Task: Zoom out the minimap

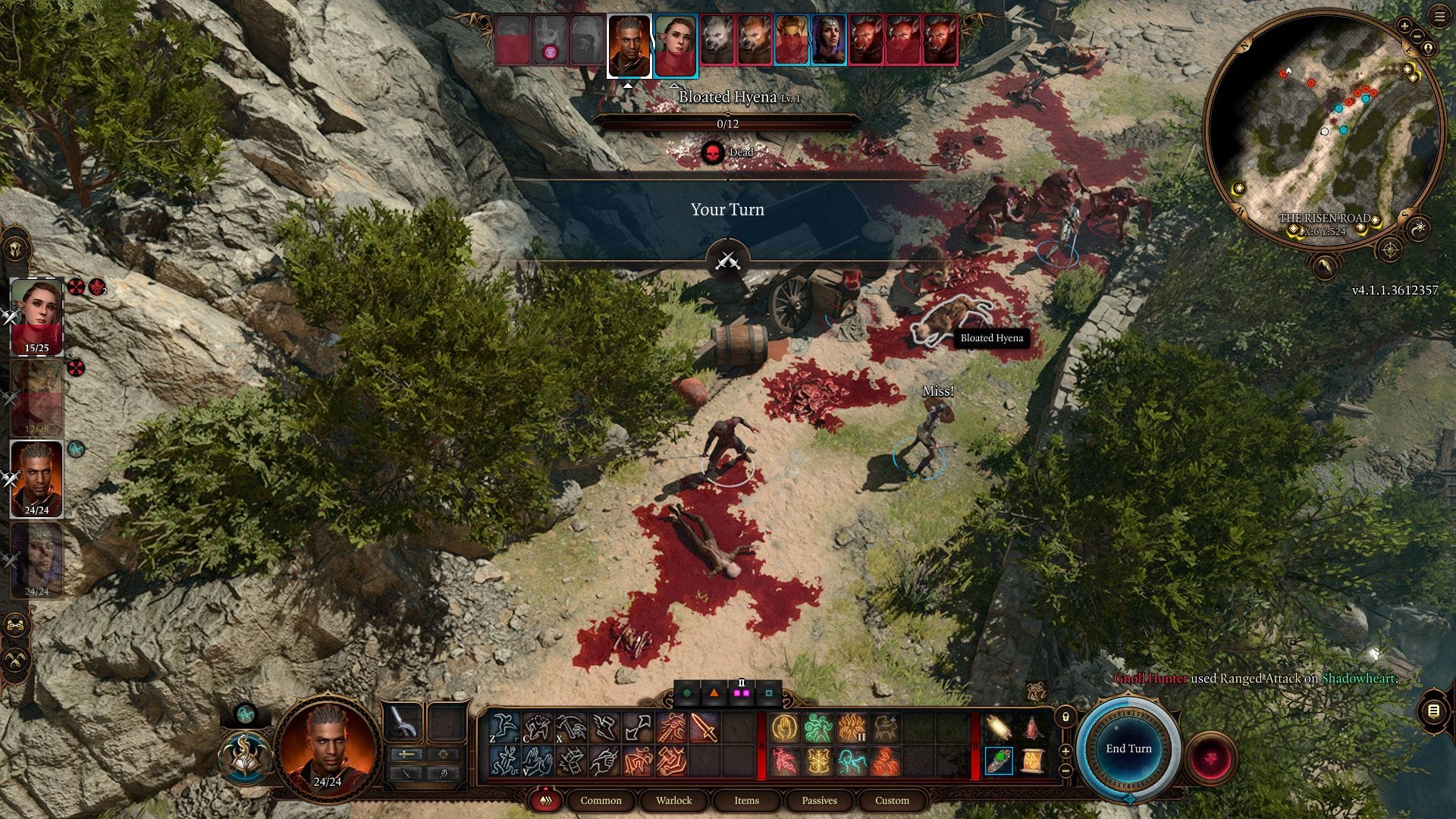Action: point(1417,36)
